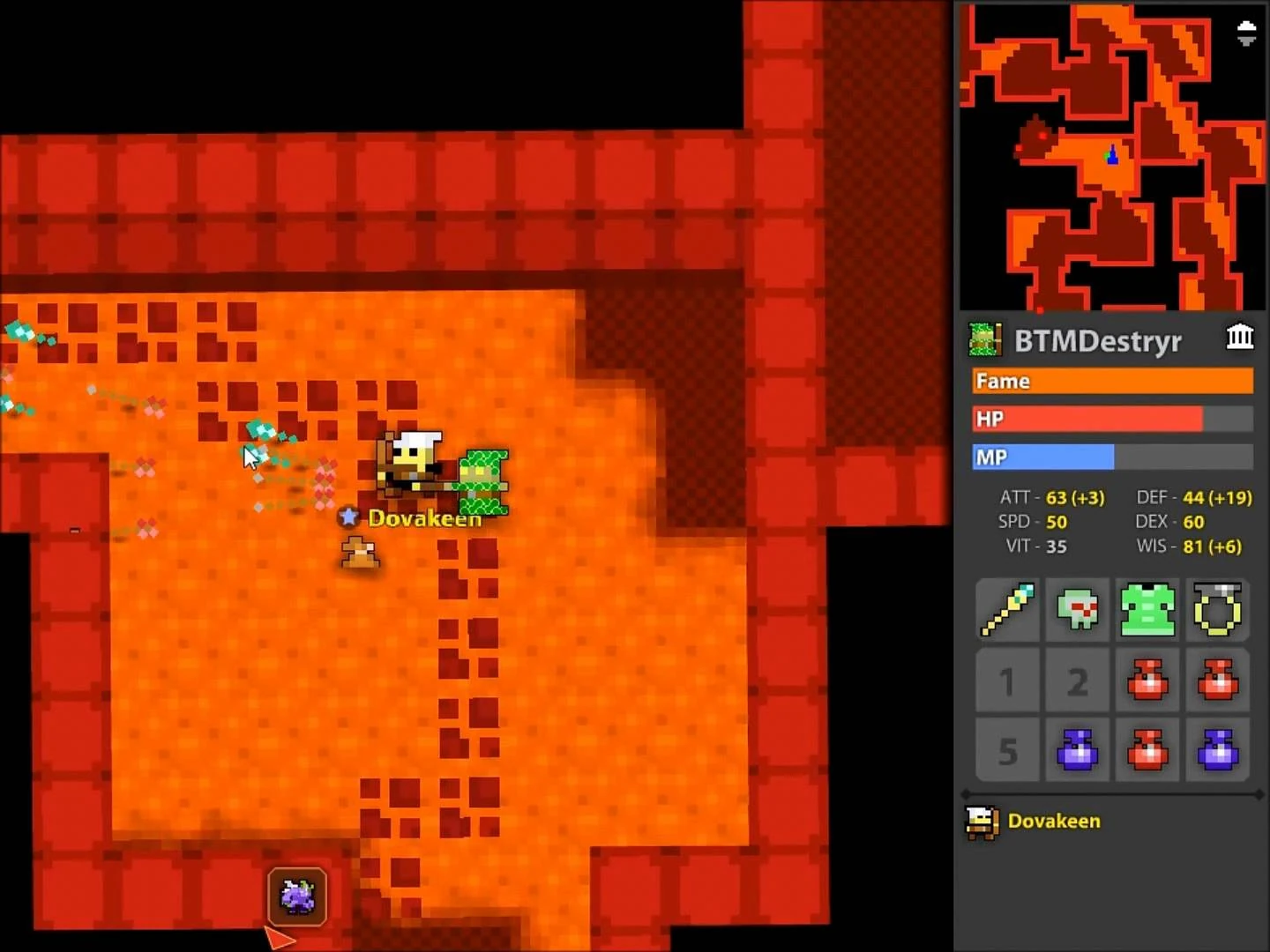
Task: Click the dungeon minimap
Action: pyautogui.click(x=1111, y=157)
